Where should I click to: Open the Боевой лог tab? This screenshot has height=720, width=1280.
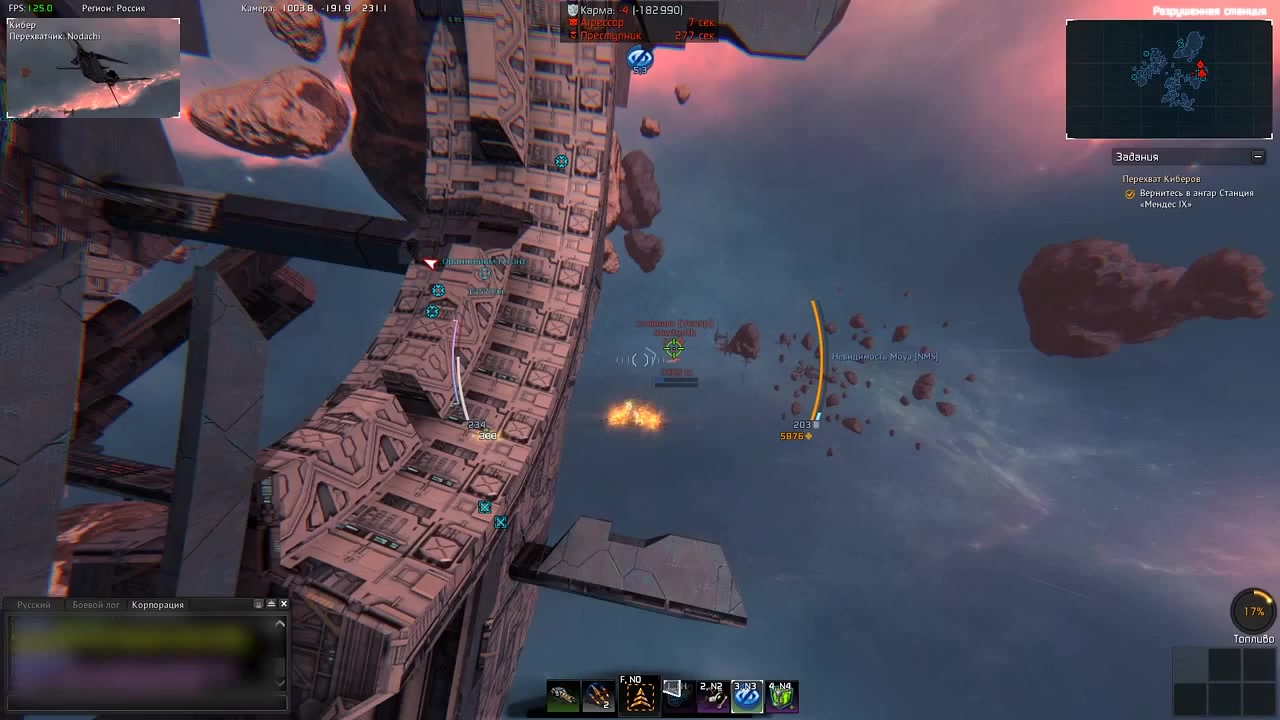pyautogui.click(x=96, y=605)
